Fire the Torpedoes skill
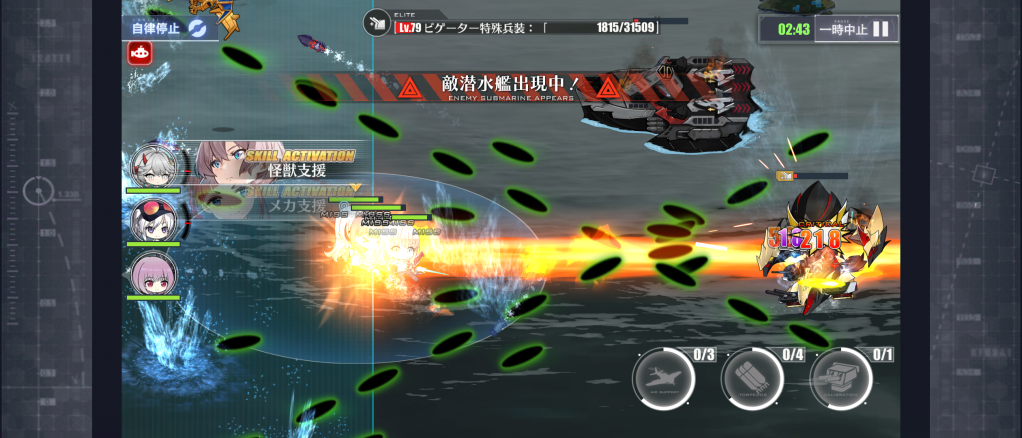The image size is (1022, 438). pyautogui.click(x=752, y=379)
